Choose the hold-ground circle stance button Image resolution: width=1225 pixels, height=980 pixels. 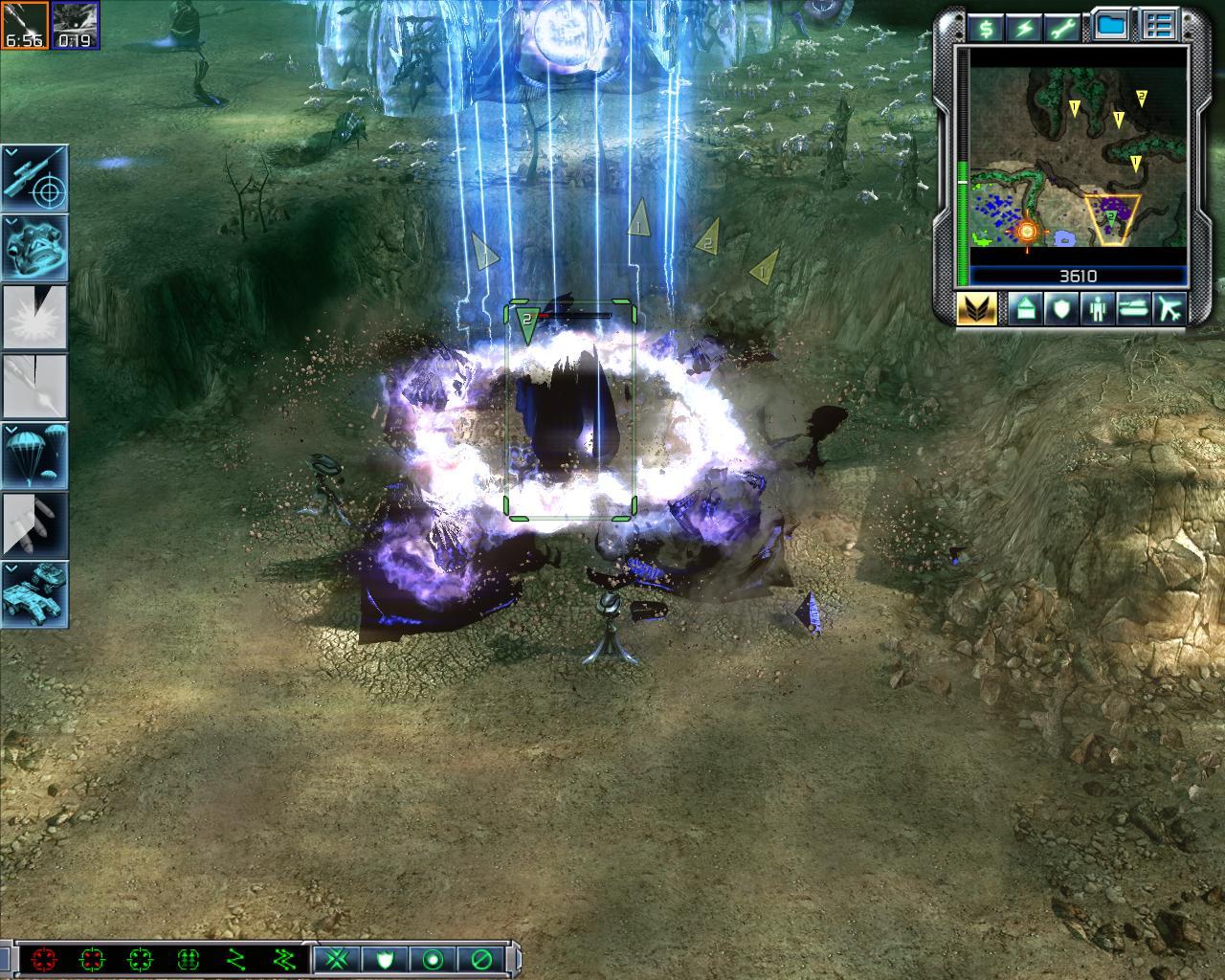coord(433,958)
